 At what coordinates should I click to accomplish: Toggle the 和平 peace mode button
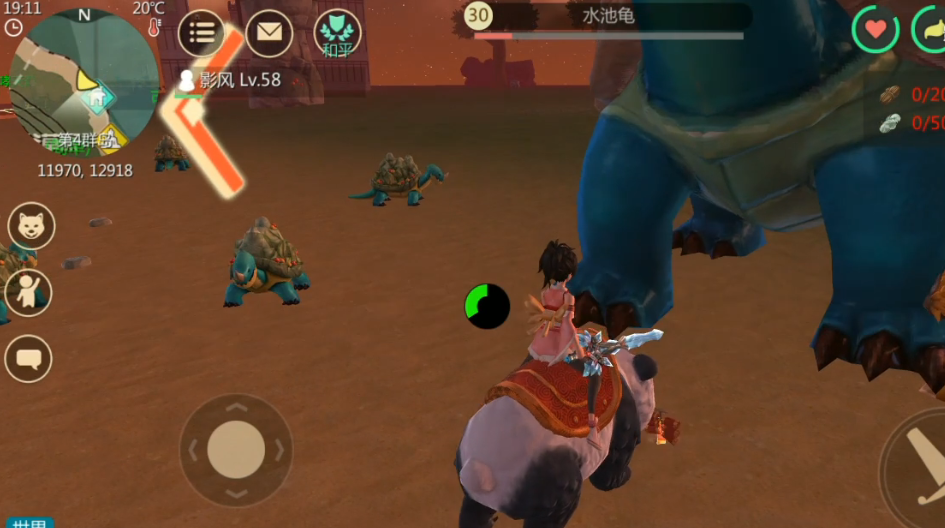click(338, 33)
